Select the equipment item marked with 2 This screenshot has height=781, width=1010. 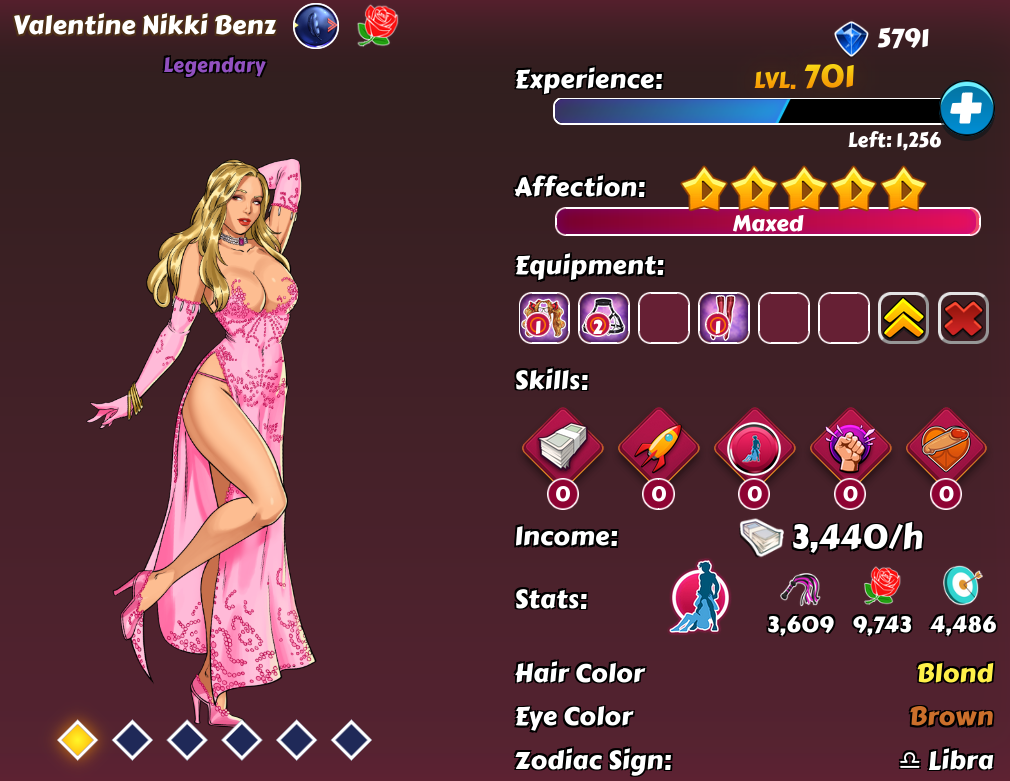point(604,318)
